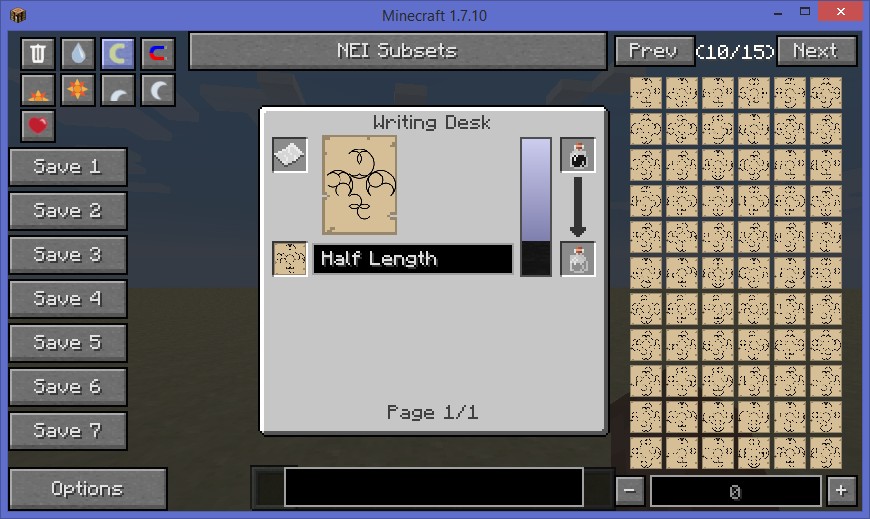
Task: Toggle the item magnet mode
Action: click(x=157, y=53)
